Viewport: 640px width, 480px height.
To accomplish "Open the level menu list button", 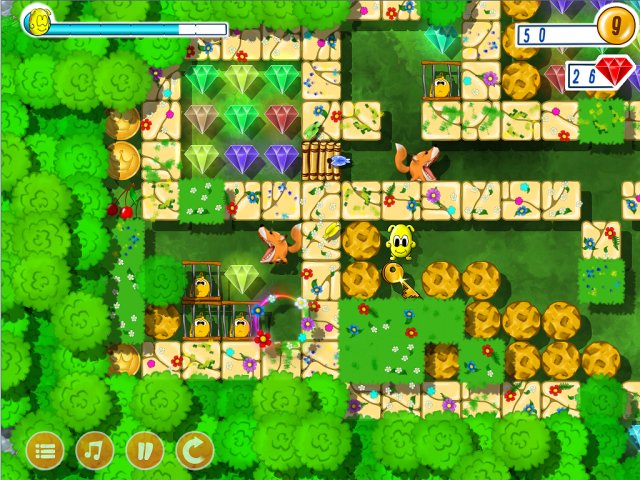I will 45,451.
